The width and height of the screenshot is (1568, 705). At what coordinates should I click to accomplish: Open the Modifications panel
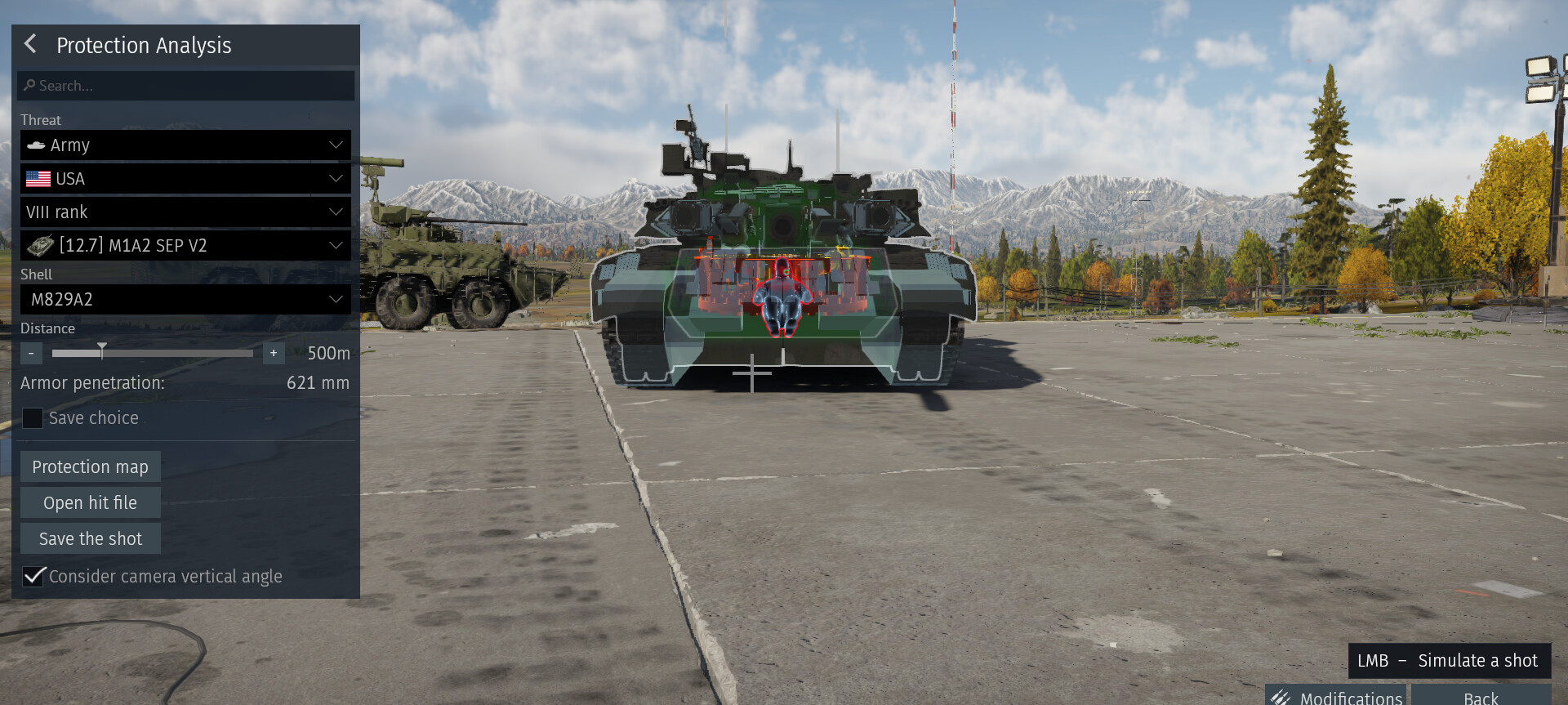tap(1336, 697)
